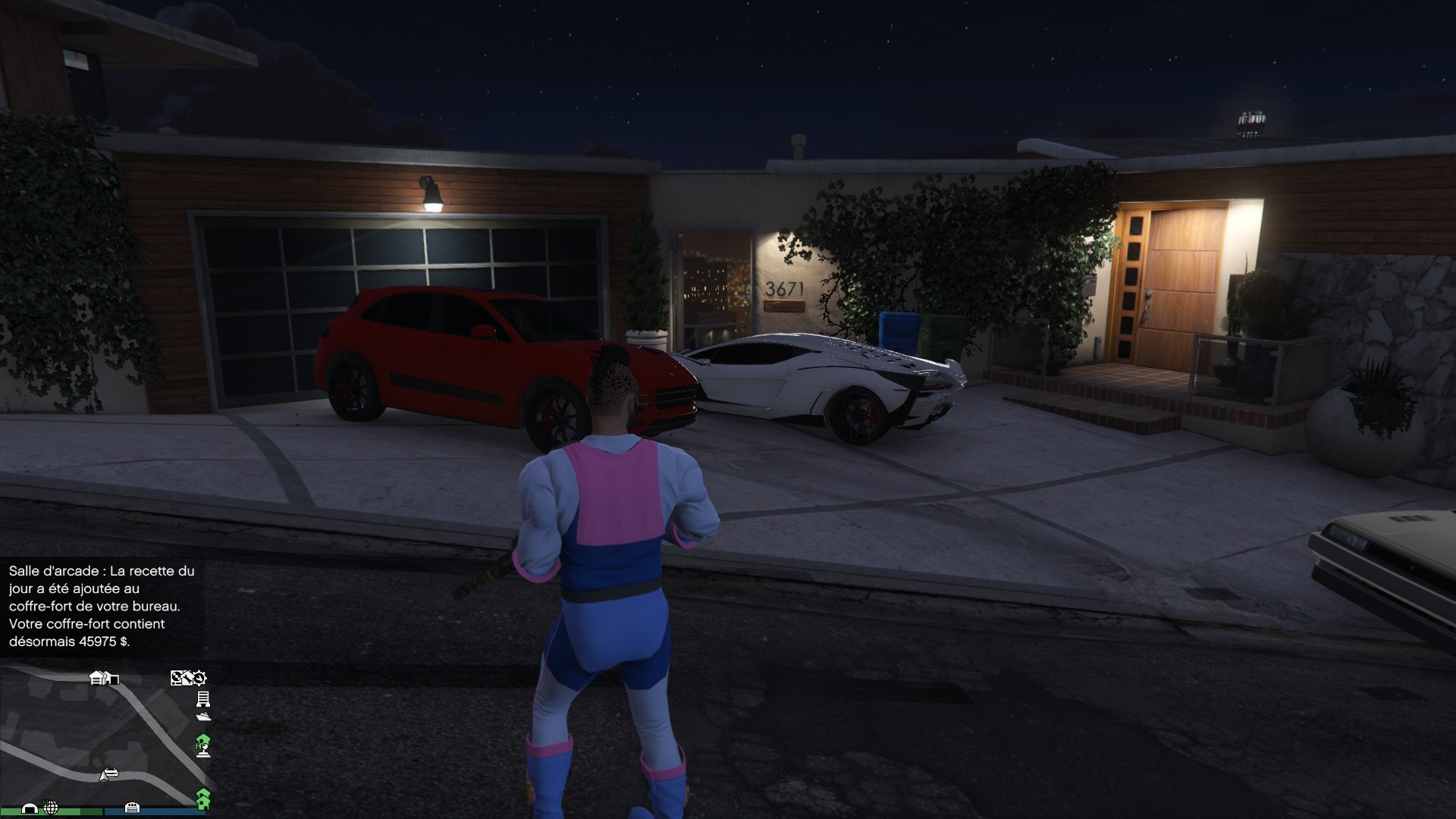Click the hangar arch blip

point(30,808)
